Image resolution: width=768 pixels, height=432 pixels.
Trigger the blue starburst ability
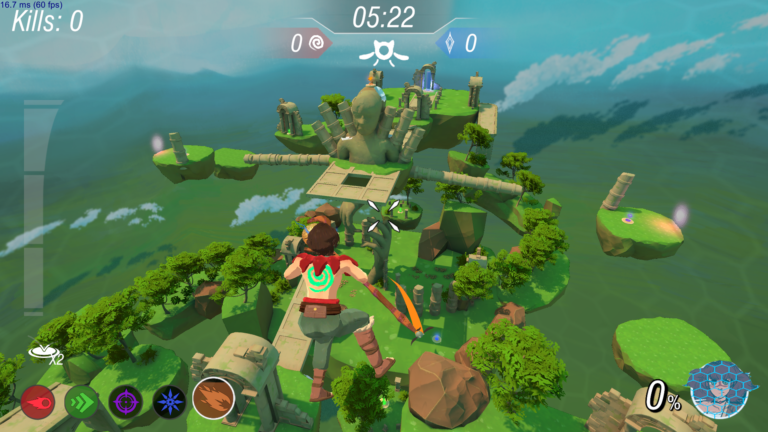point(169,402)
